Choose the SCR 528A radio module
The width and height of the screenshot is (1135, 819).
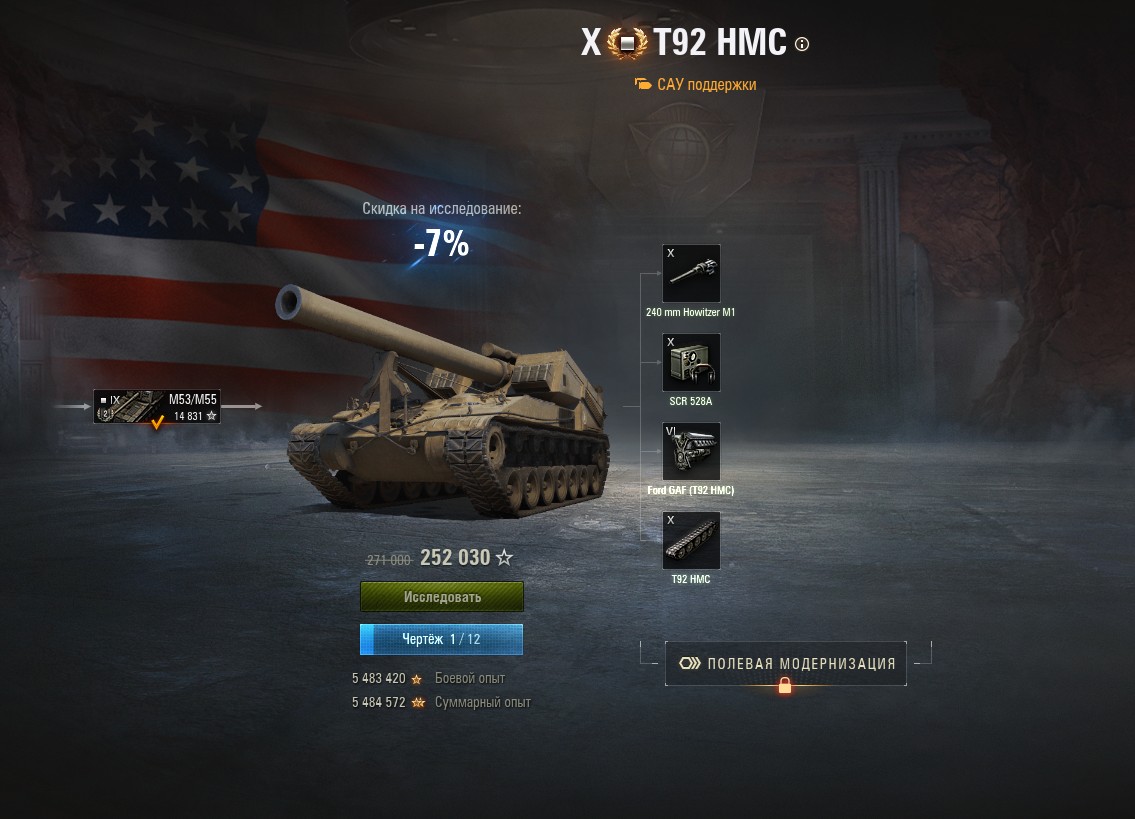pyautogui.click(x=691, y=362)
